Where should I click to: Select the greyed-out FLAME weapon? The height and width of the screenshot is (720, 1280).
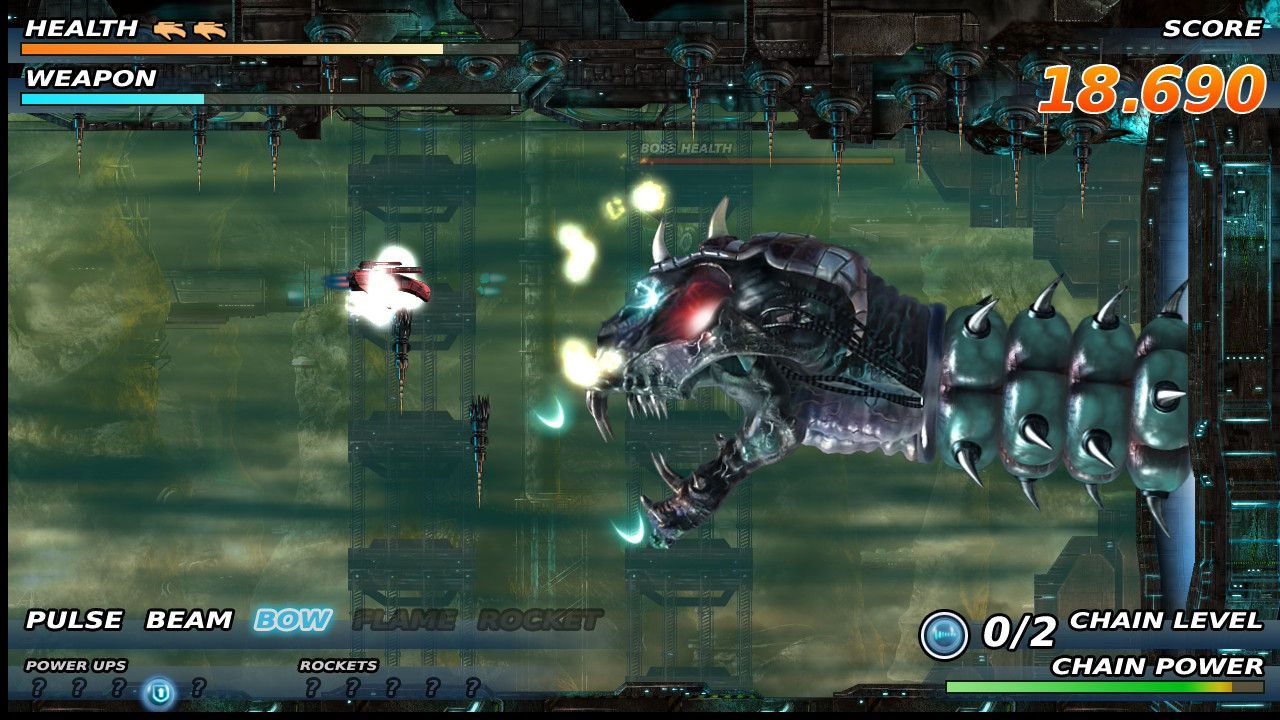(x=404, y=620)
